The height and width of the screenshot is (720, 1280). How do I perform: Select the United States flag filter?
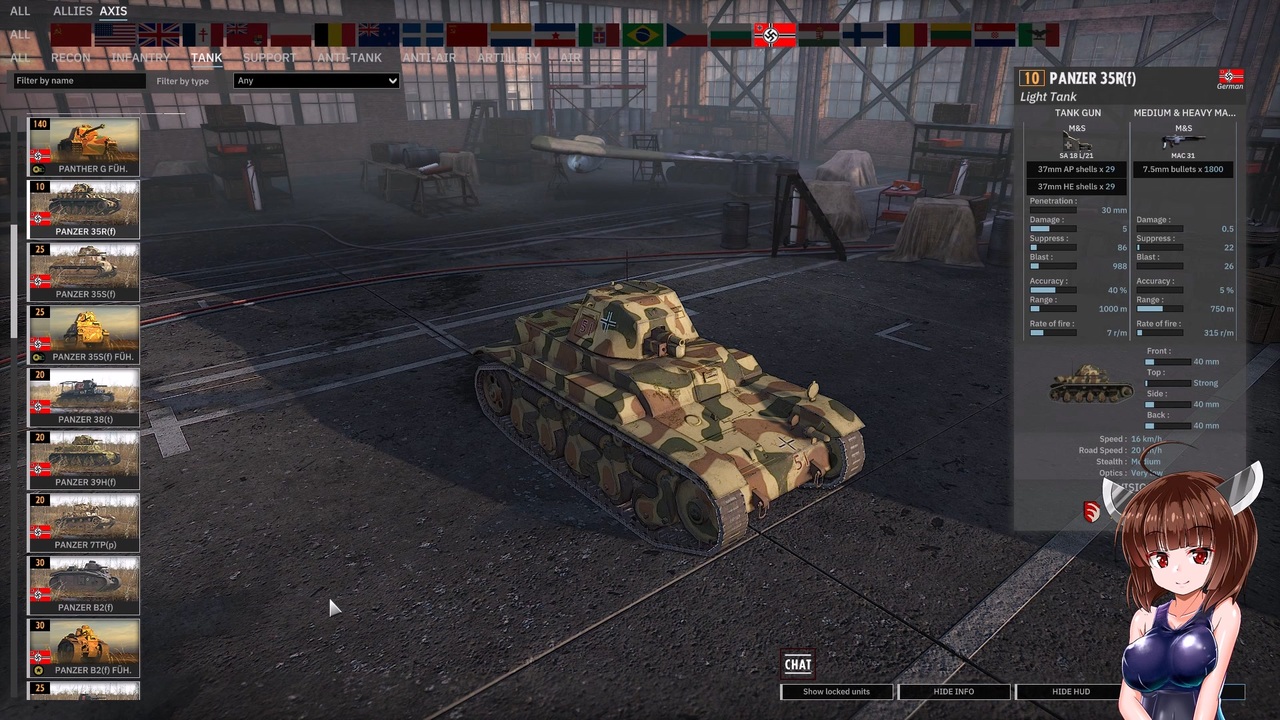[114, 35]
